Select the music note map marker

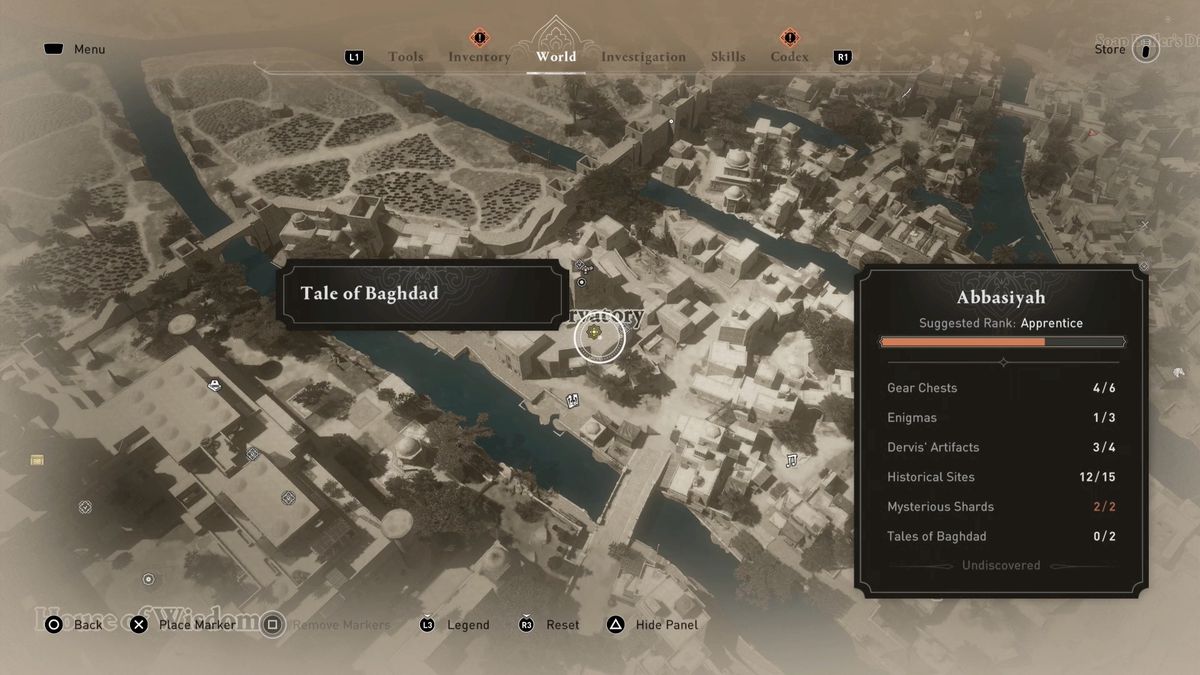coord(791,460)
